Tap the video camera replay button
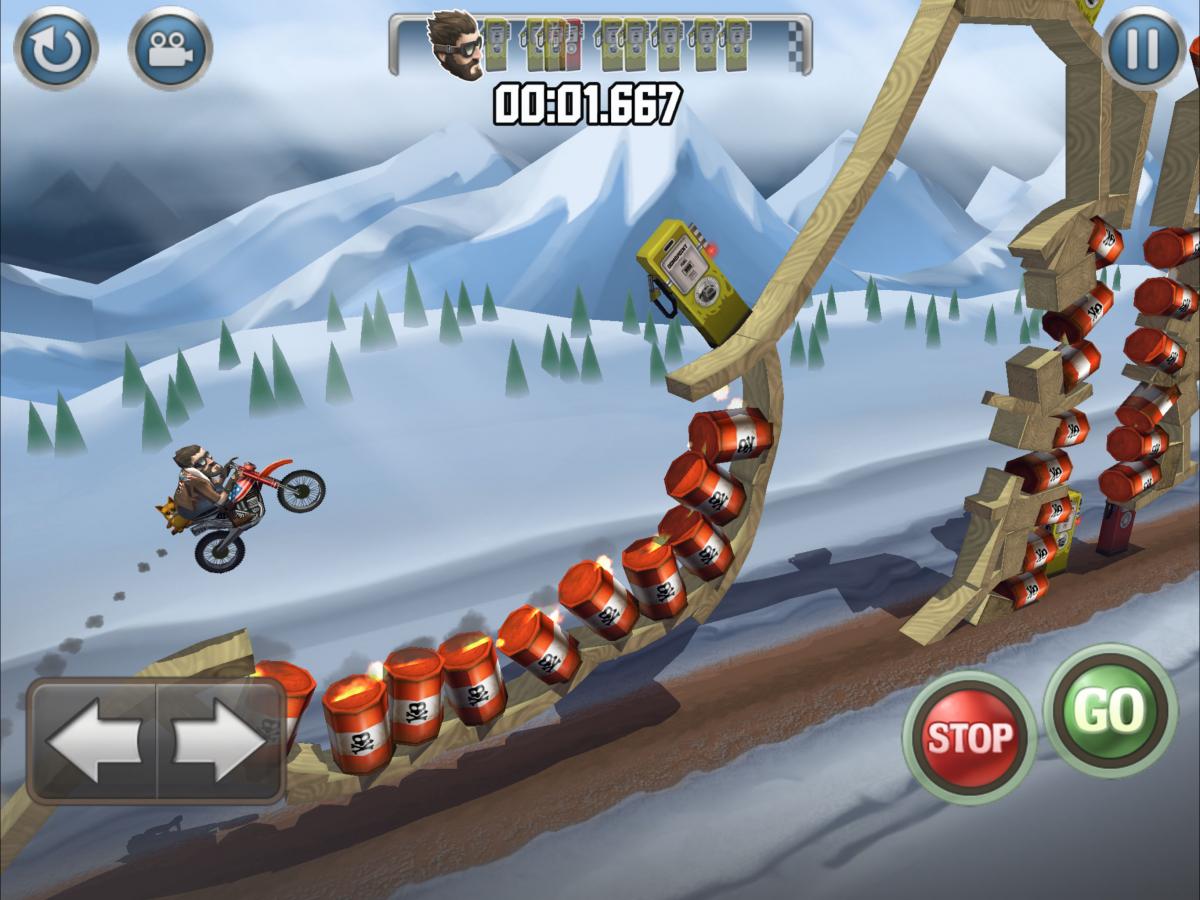This screenshot has width=1200, height=900. pyautogui.click(x=170, y=48)
